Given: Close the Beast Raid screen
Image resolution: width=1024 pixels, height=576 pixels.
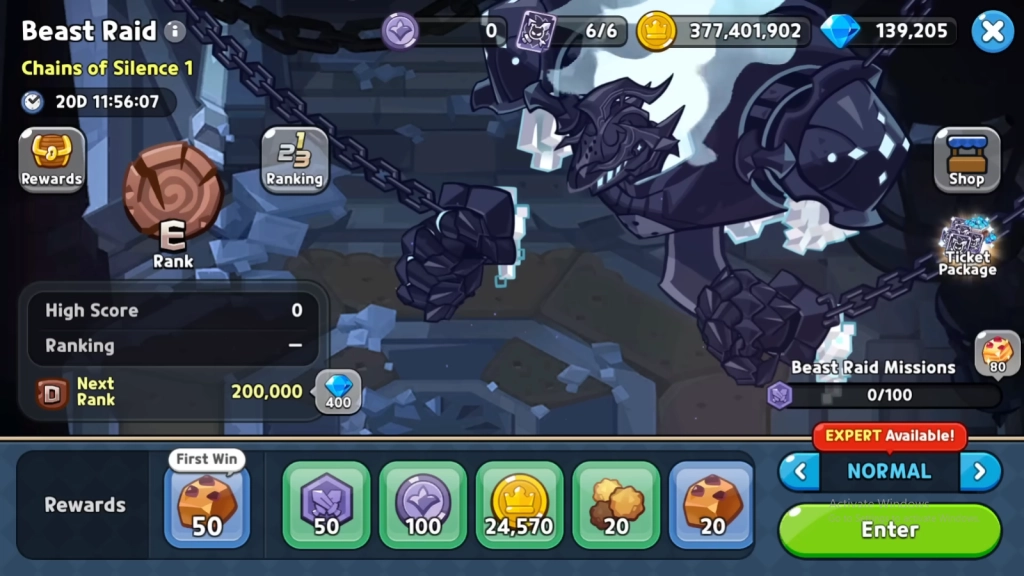Looking at the screenshot, I should tap(992, 31).
